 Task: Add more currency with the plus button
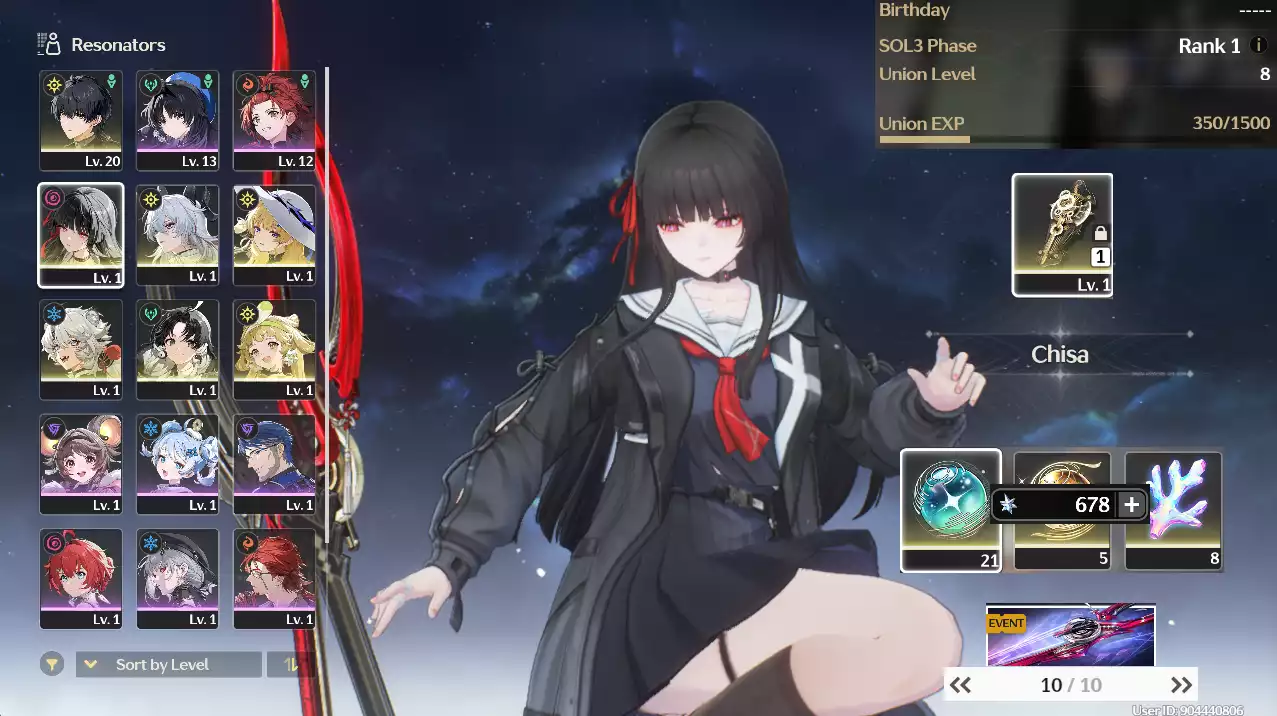pyautogui.click(x=1131, y=505)
